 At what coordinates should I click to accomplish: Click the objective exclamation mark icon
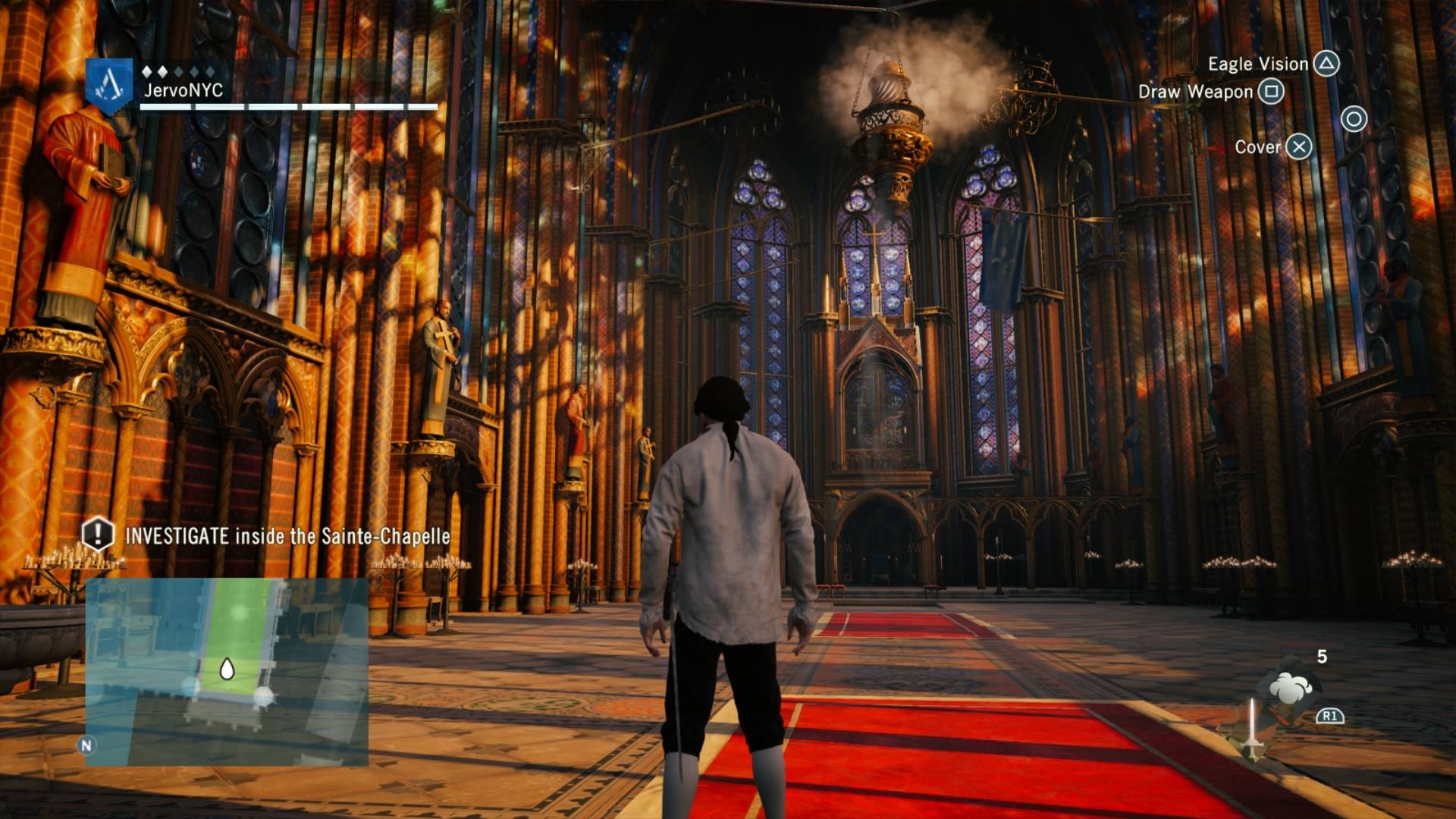tap(98, 534)
